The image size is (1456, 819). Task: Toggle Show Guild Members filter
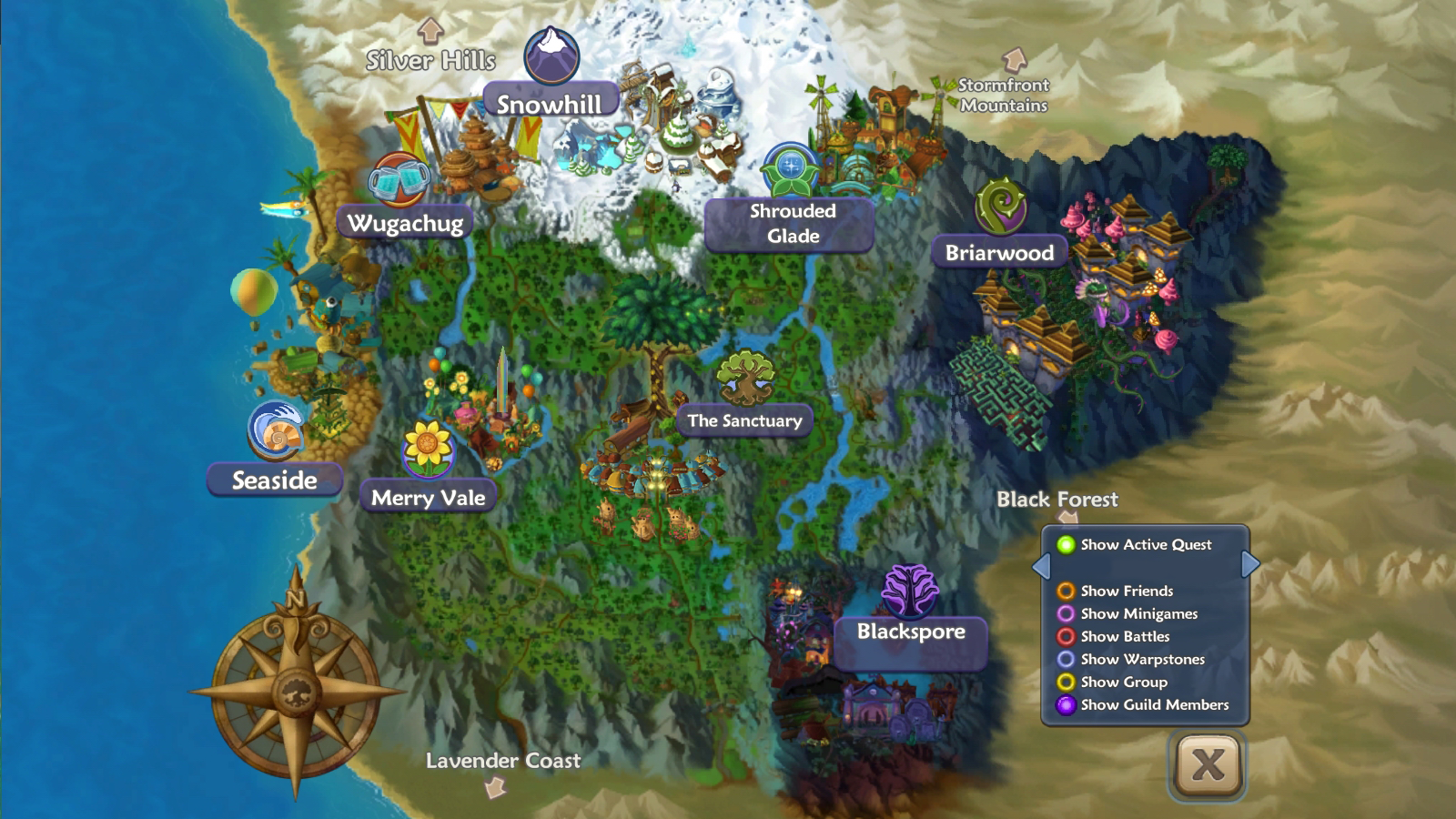coord(1066,704)
